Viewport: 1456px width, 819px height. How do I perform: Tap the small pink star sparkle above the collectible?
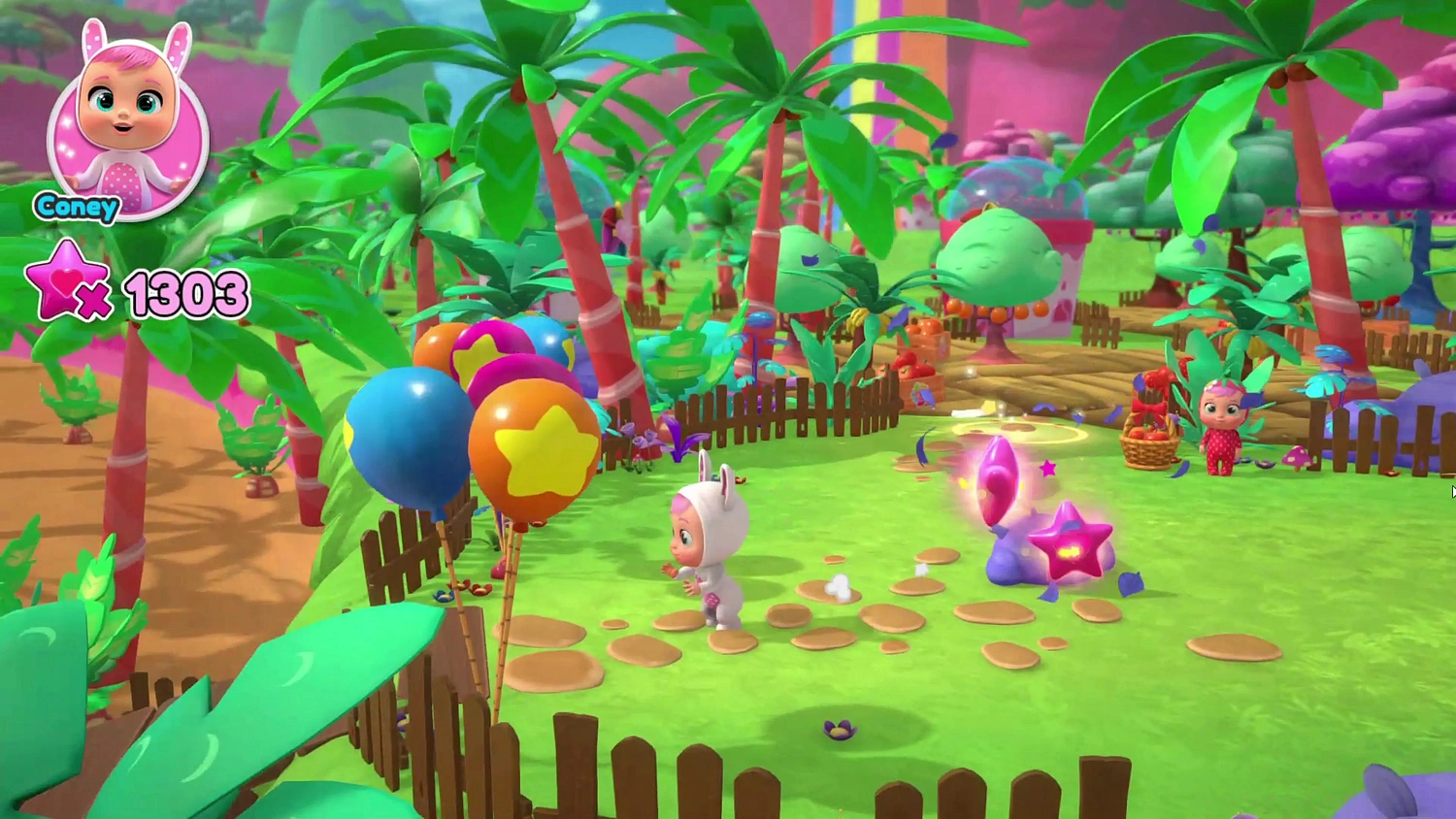(1046, 469)
